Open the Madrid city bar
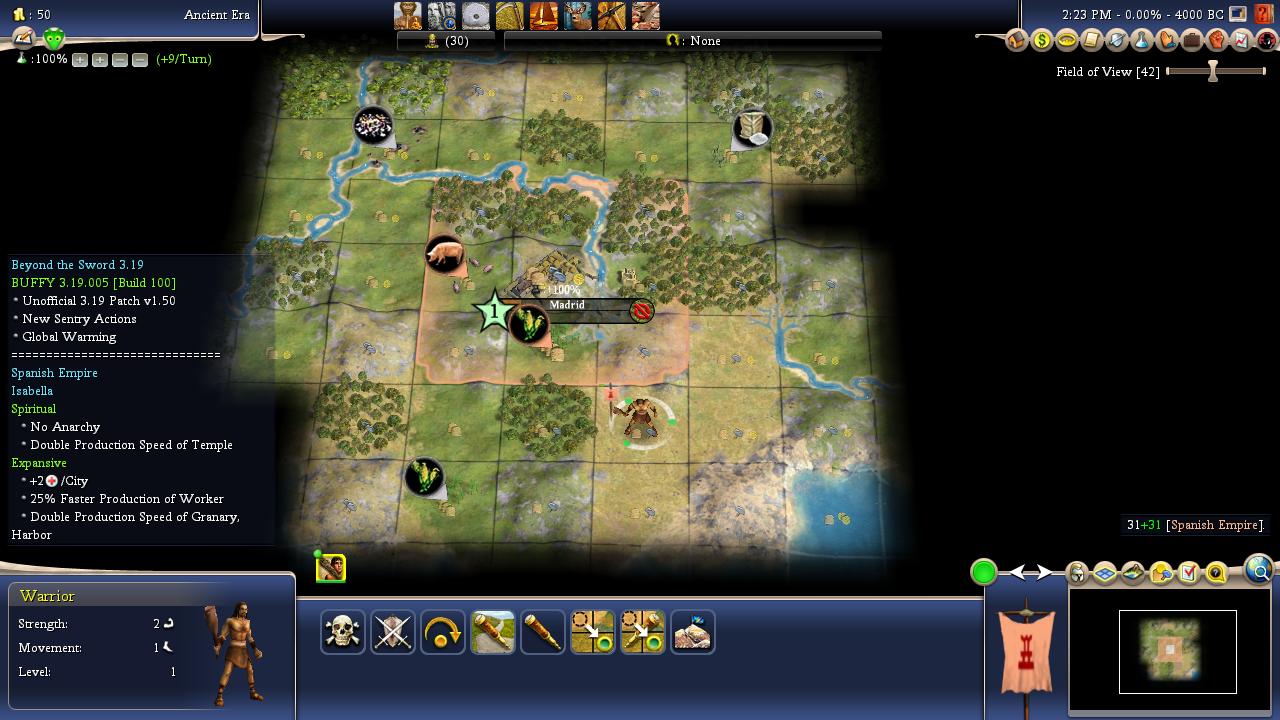The width and height of the screenshot is (1280, 720). pyautogui.click(x=567, y=305)
